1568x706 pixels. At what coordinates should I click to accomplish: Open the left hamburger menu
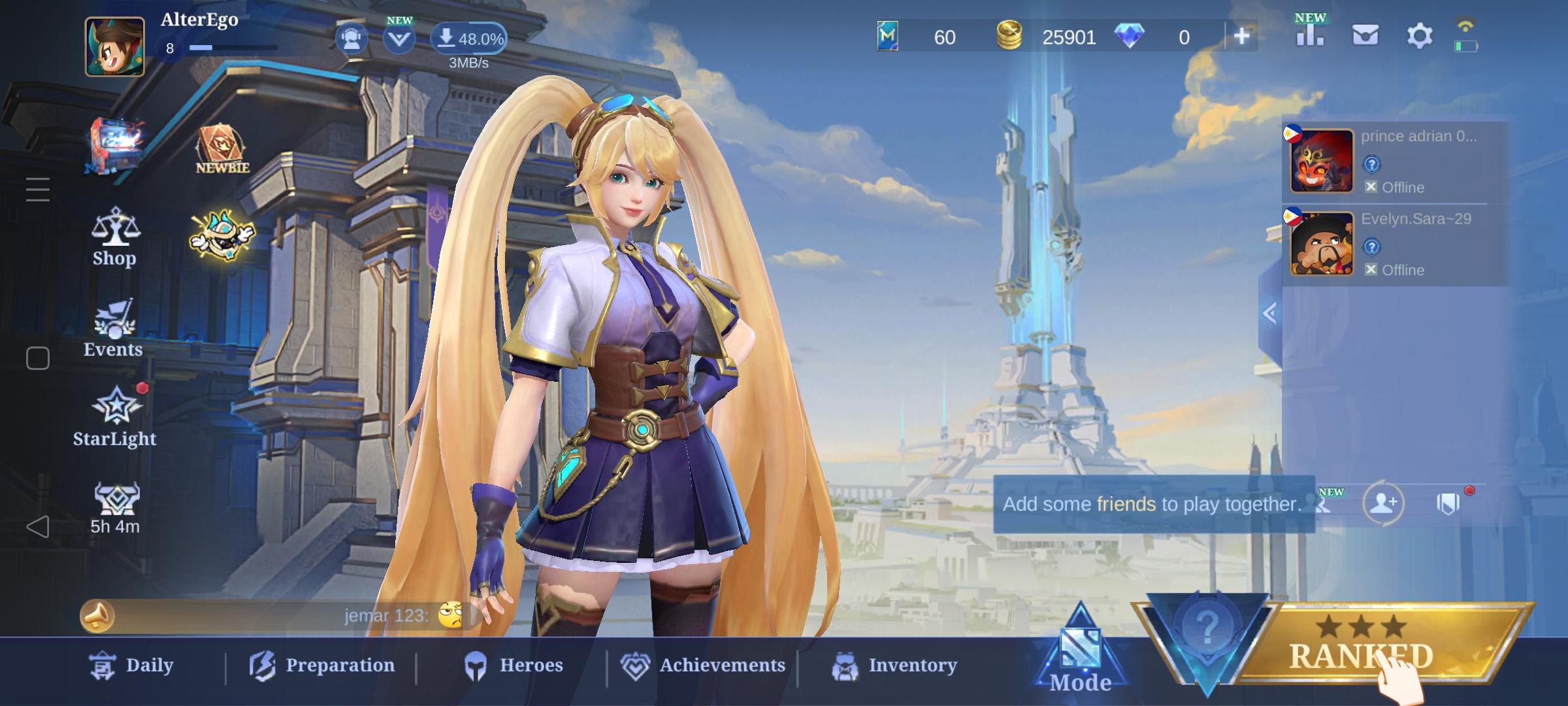(x=37, y=190)
